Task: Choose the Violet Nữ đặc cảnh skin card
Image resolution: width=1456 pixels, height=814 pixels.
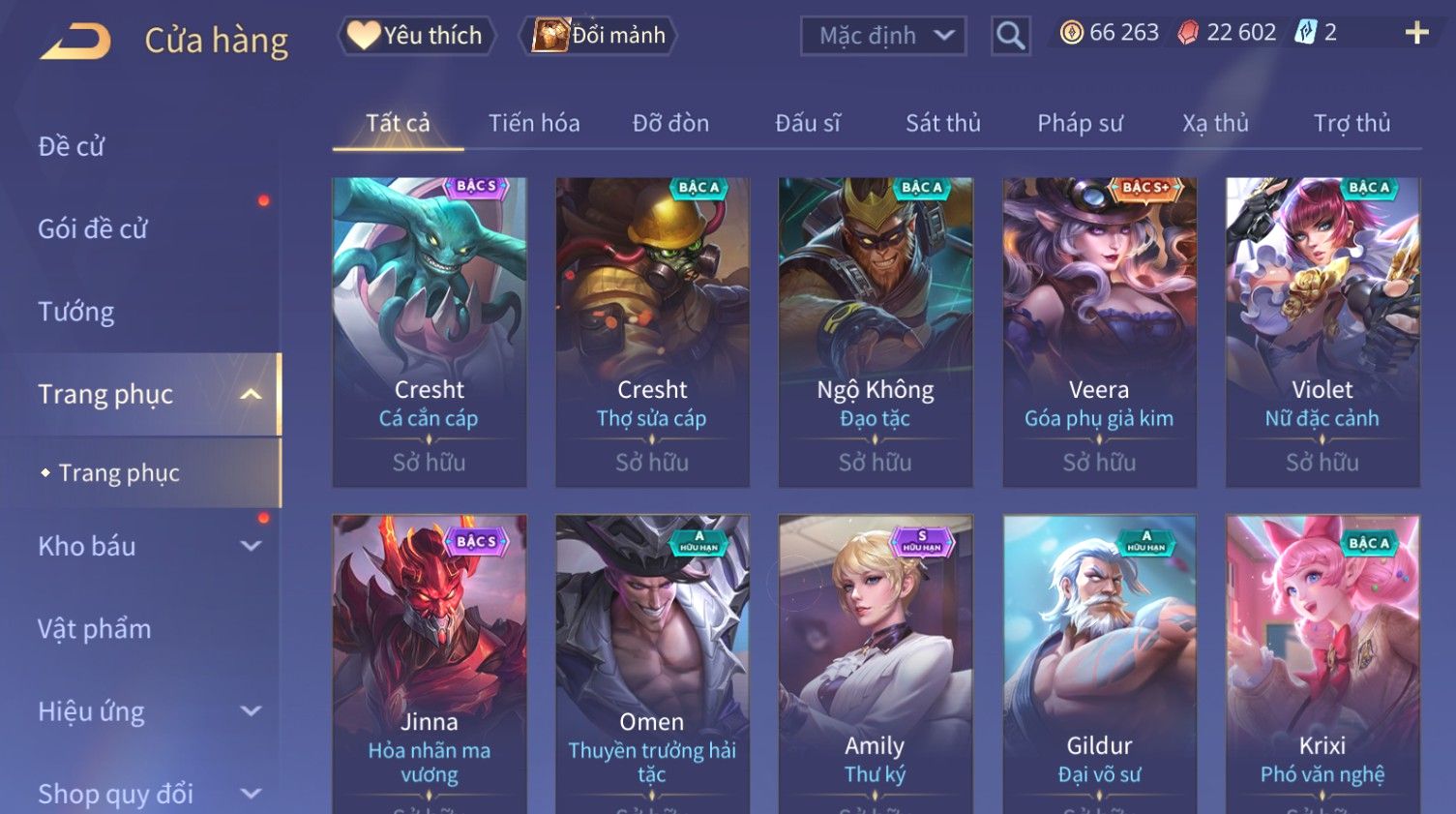Action: [1322, 331]
